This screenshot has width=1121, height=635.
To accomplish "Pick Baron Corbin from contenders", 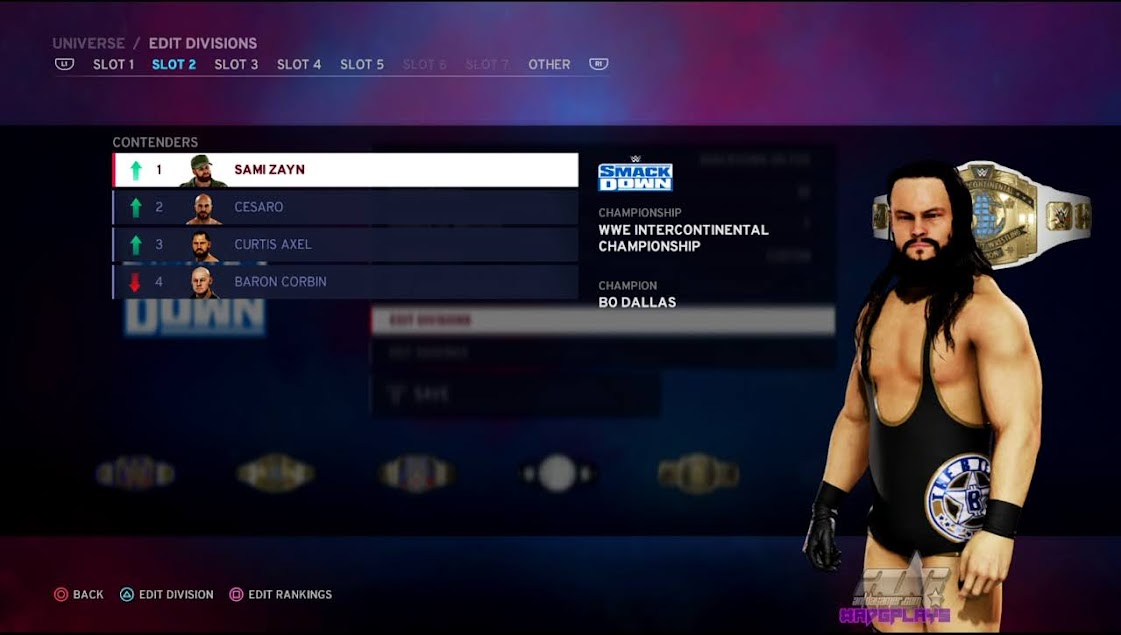I will [345, 282].
